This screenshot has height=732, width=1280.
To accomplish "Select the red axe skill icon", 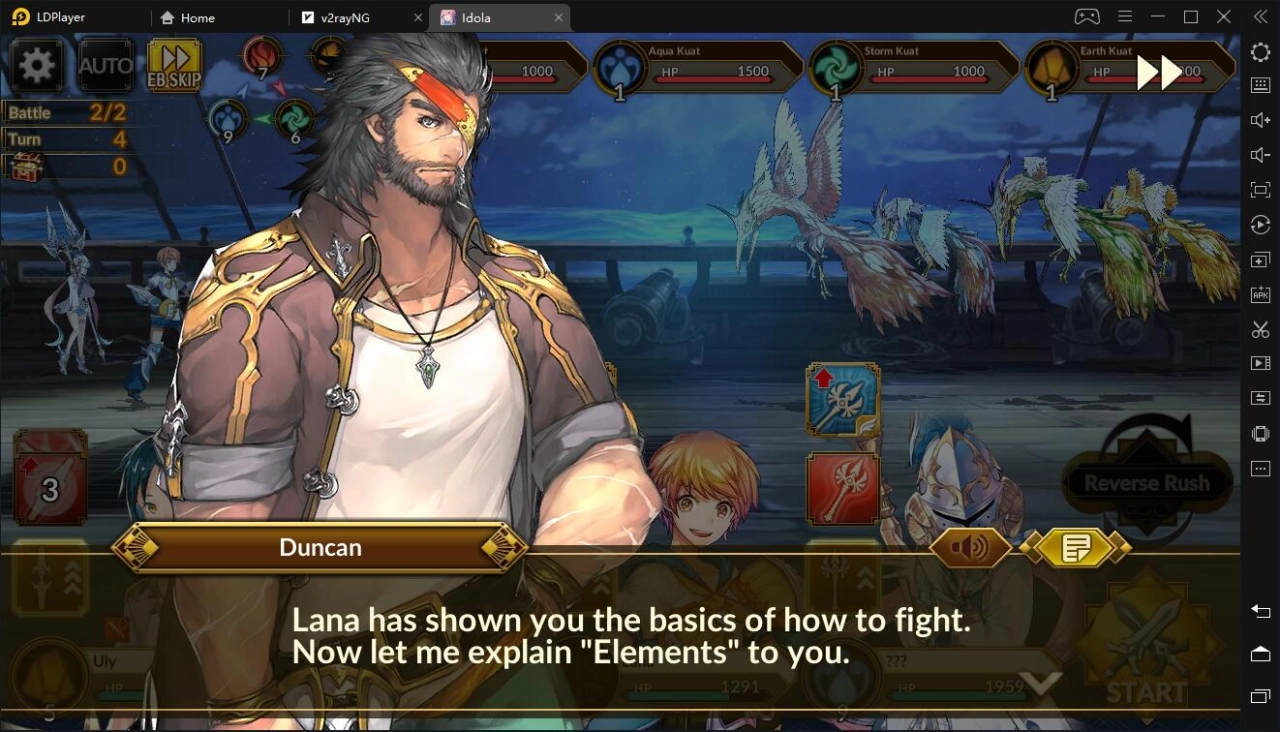I will [843, 489].
